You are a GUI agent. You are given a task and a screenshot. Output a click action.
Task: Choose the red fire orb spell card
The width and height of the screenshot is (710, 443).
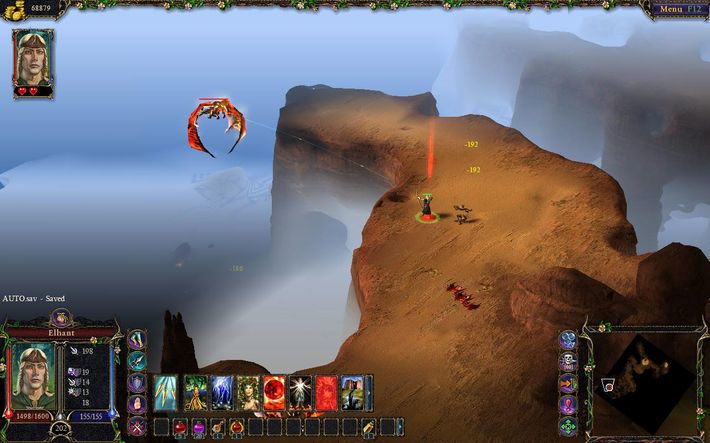click(x=274, y=393)
